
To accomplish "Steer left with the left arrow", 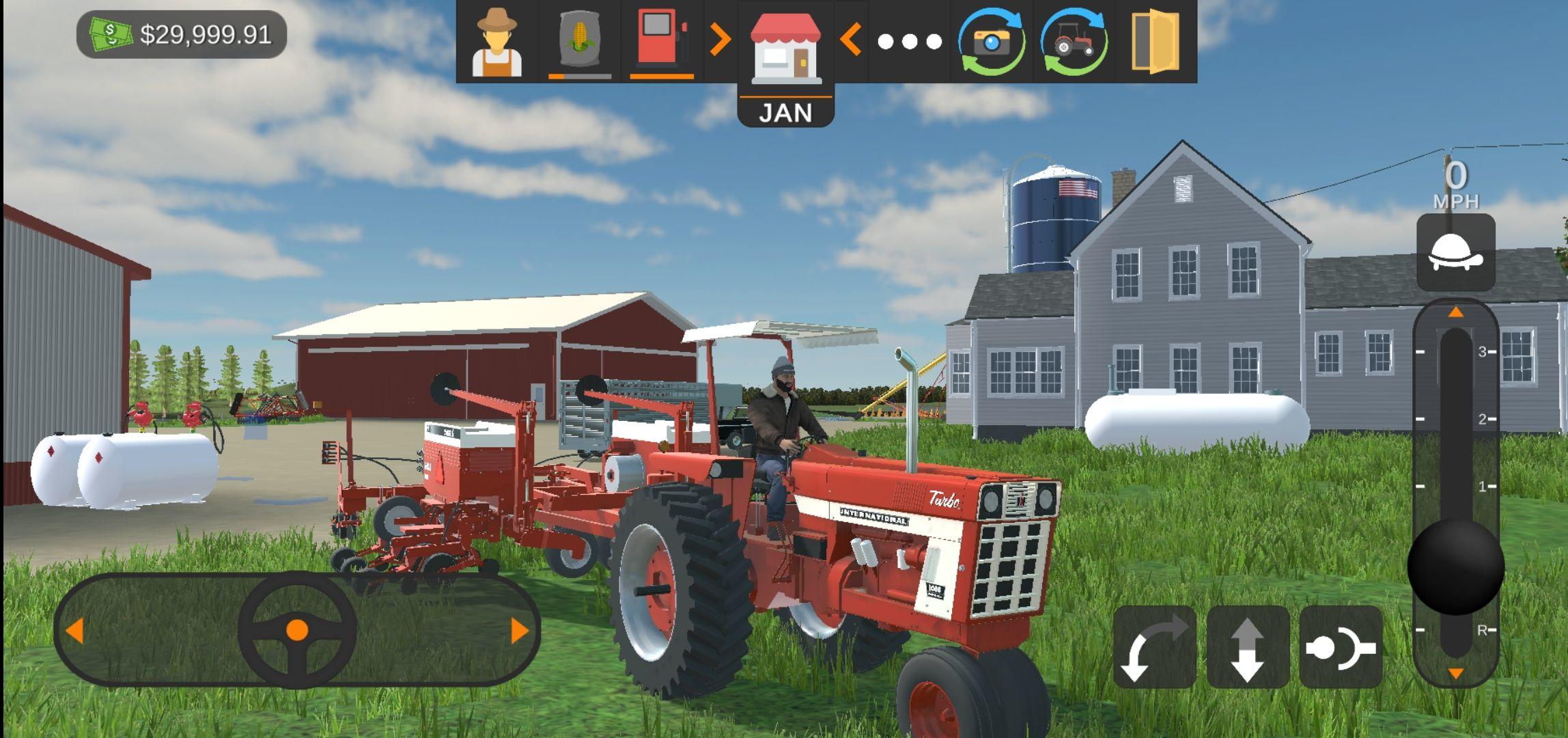I will [75, 630].
